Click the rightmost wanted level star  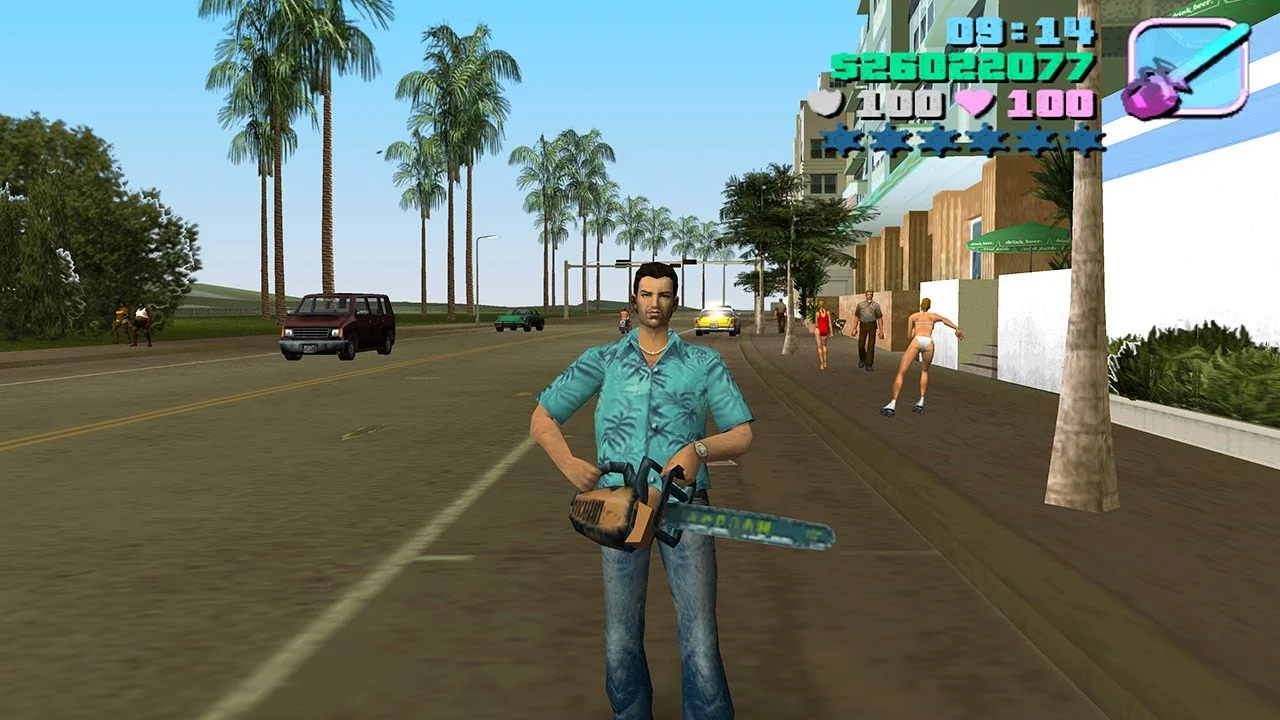[x=1085, y=142]
